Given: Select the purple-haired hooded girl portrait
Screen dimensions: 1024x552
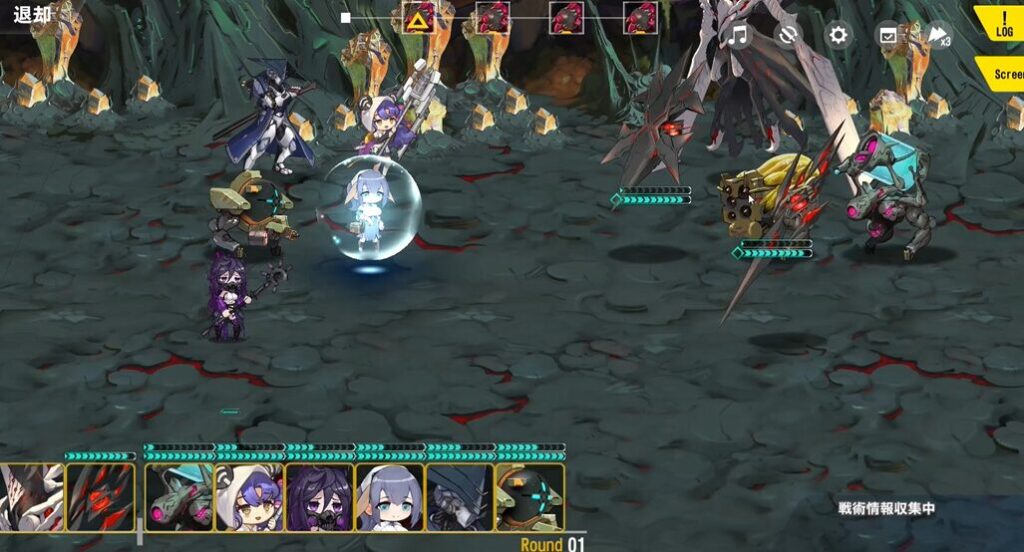Looking at the screenshot, I should (x=249, y=496).
